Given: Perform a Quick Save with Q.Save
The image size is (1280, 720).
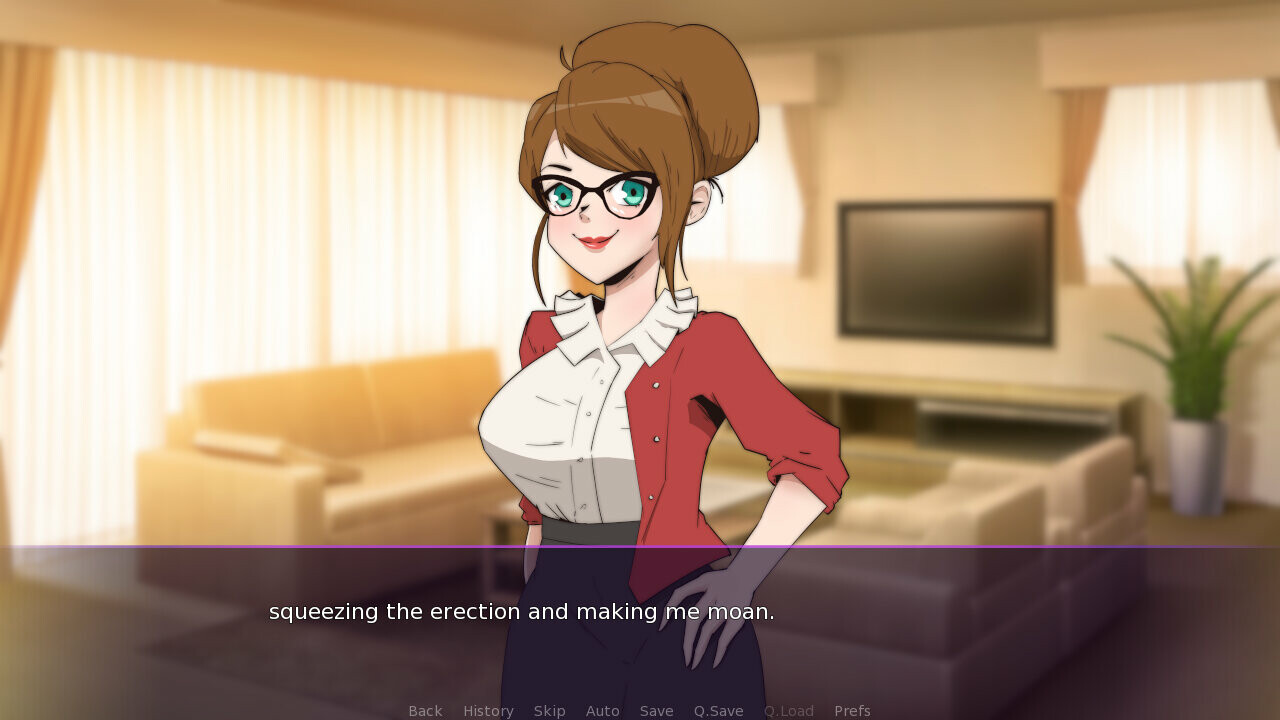Looking at the screenshot, I should (718, 710).
